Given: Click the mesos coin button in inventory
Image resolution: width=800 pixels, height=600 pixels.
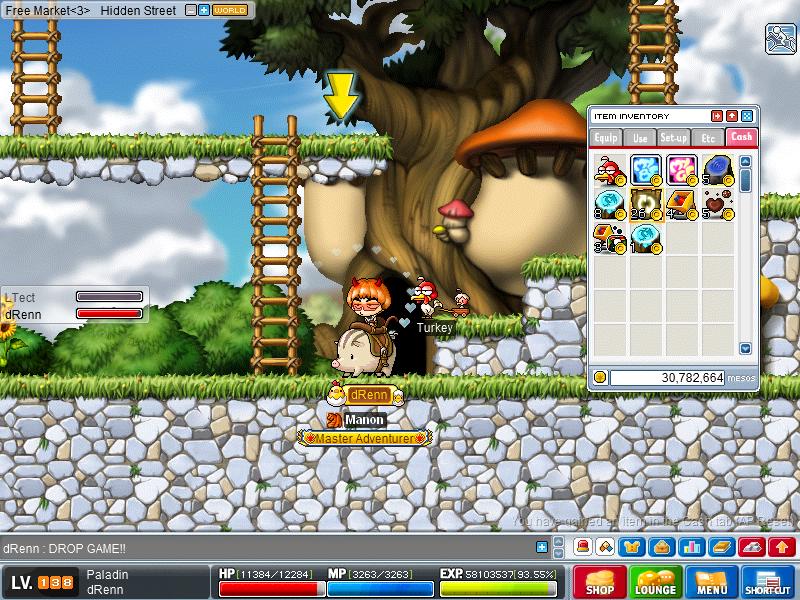Looking at the screenshot, I should 600,377.
